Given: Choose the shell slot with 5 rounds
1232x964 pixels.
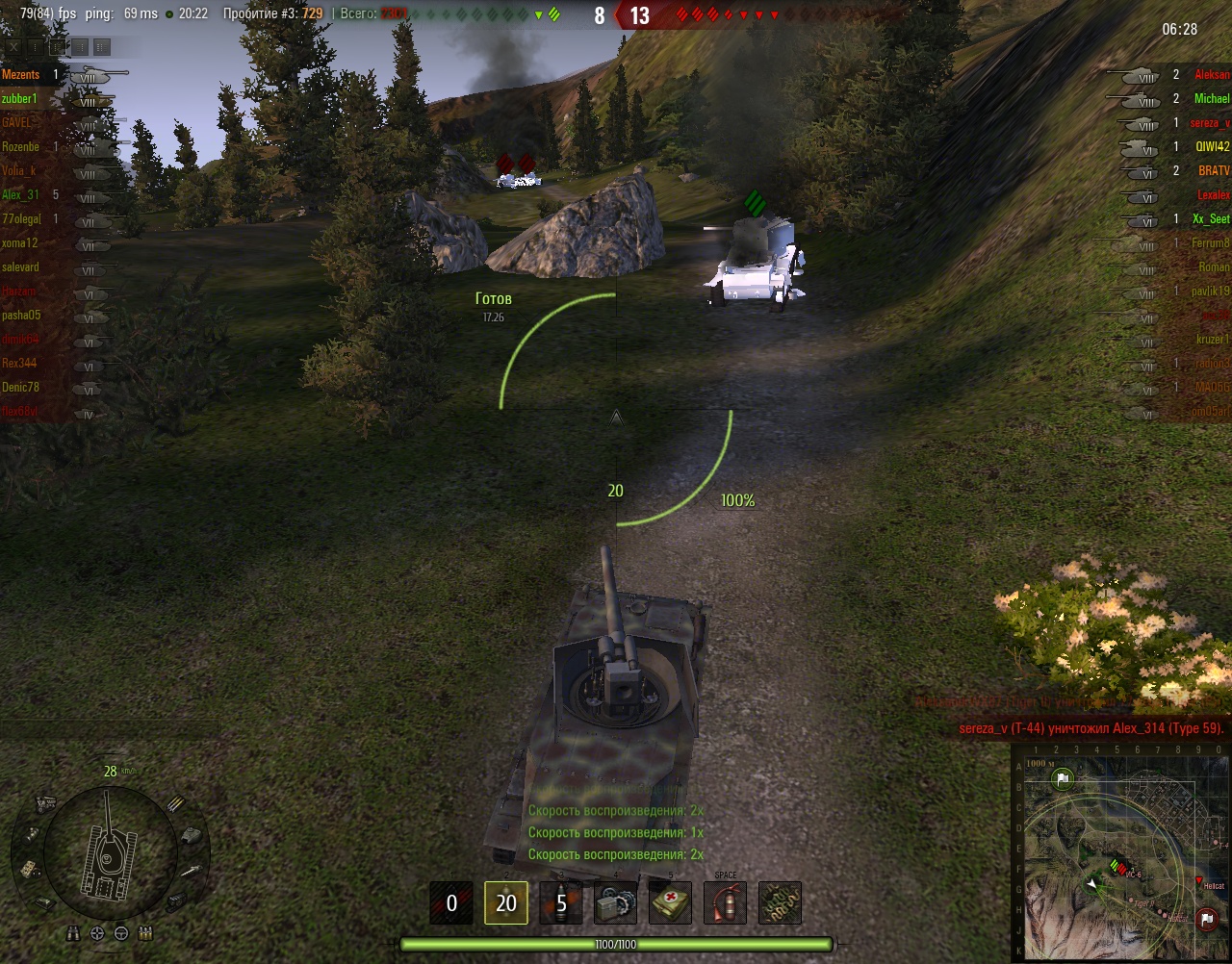Looking at the screenshot, I should point(561,902).
